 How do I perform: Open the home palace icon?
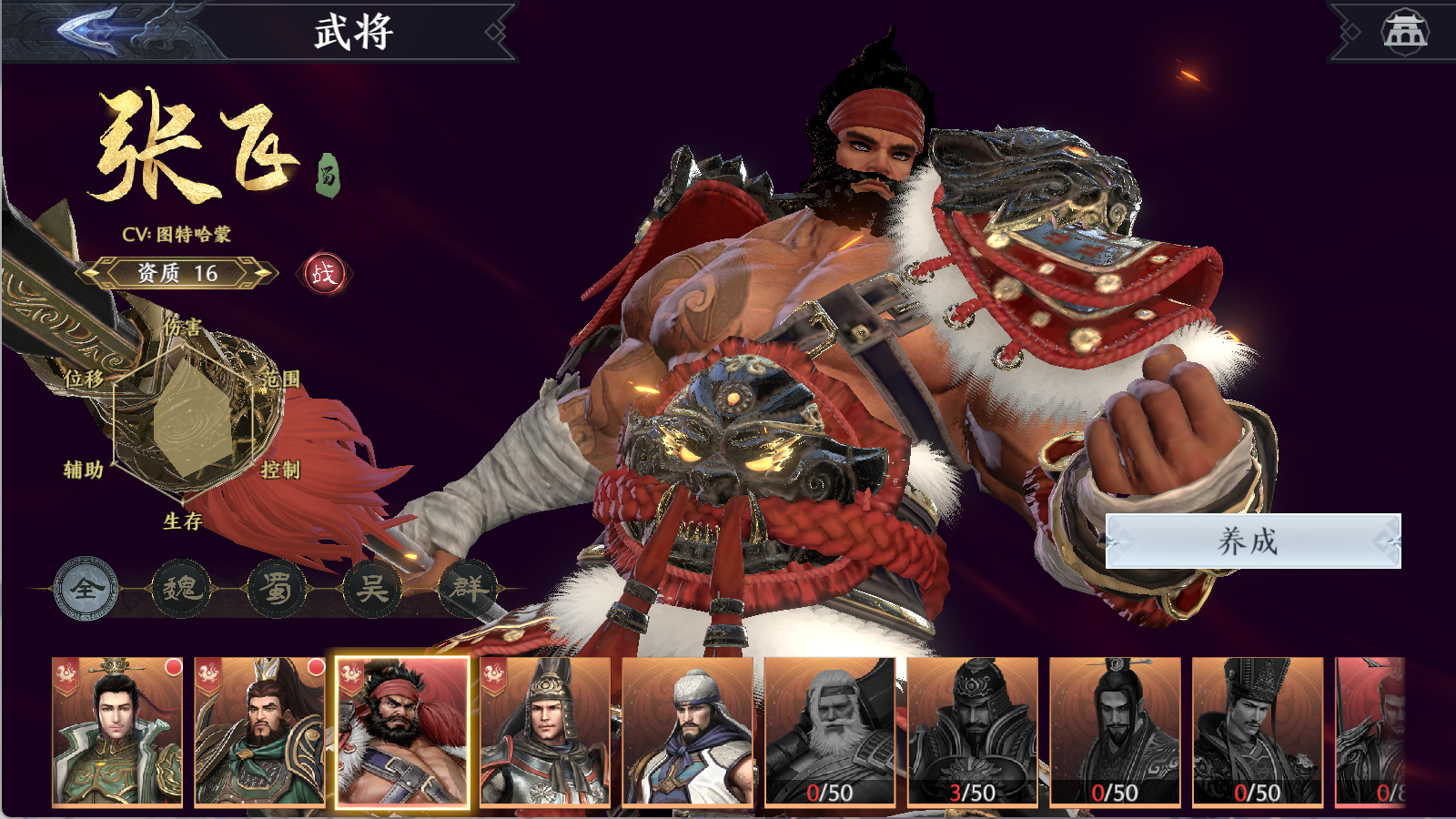click(1404, 31)
